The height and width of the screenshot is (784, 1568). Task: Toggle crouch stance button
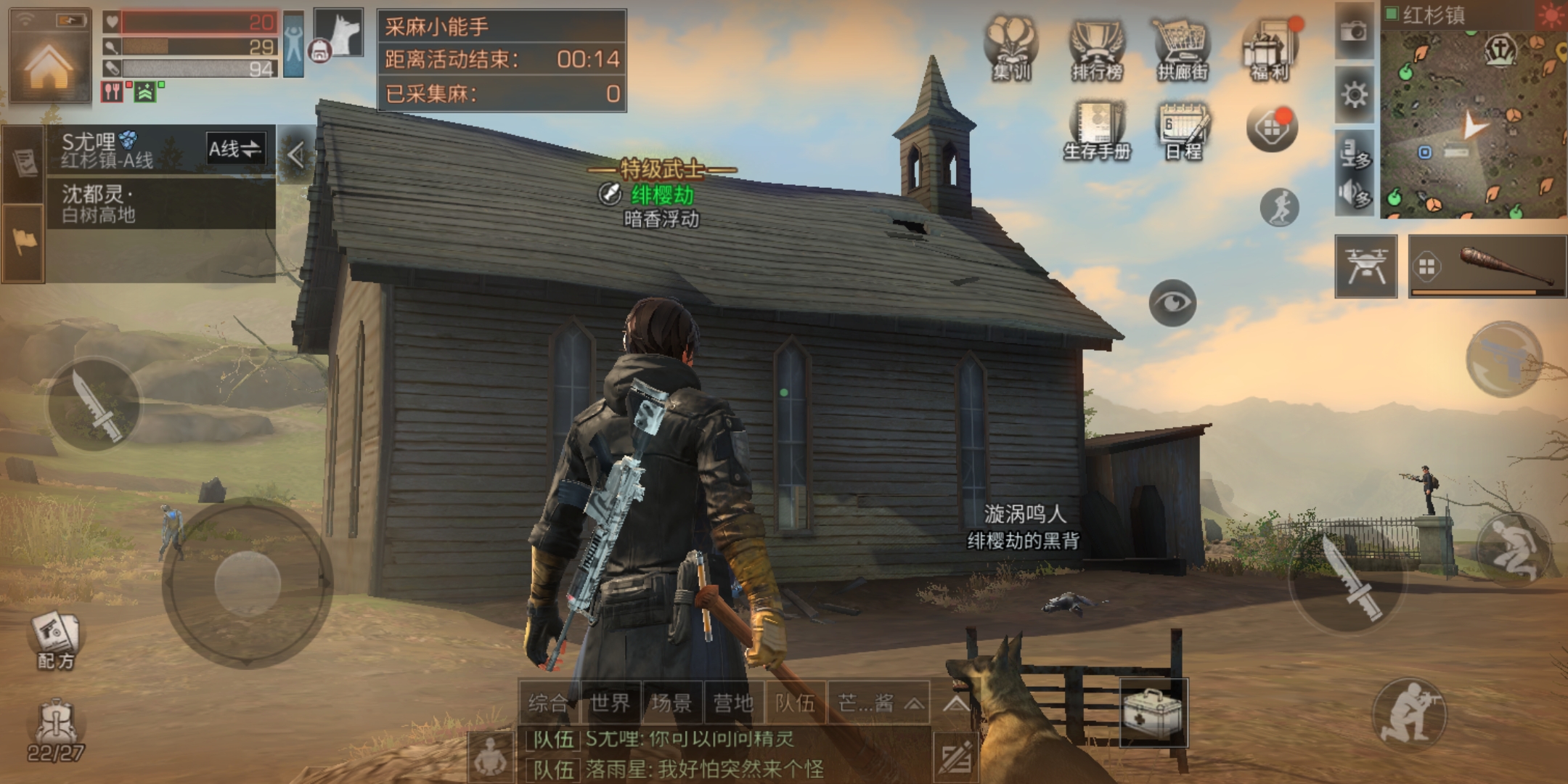(x=1514, y=548)
